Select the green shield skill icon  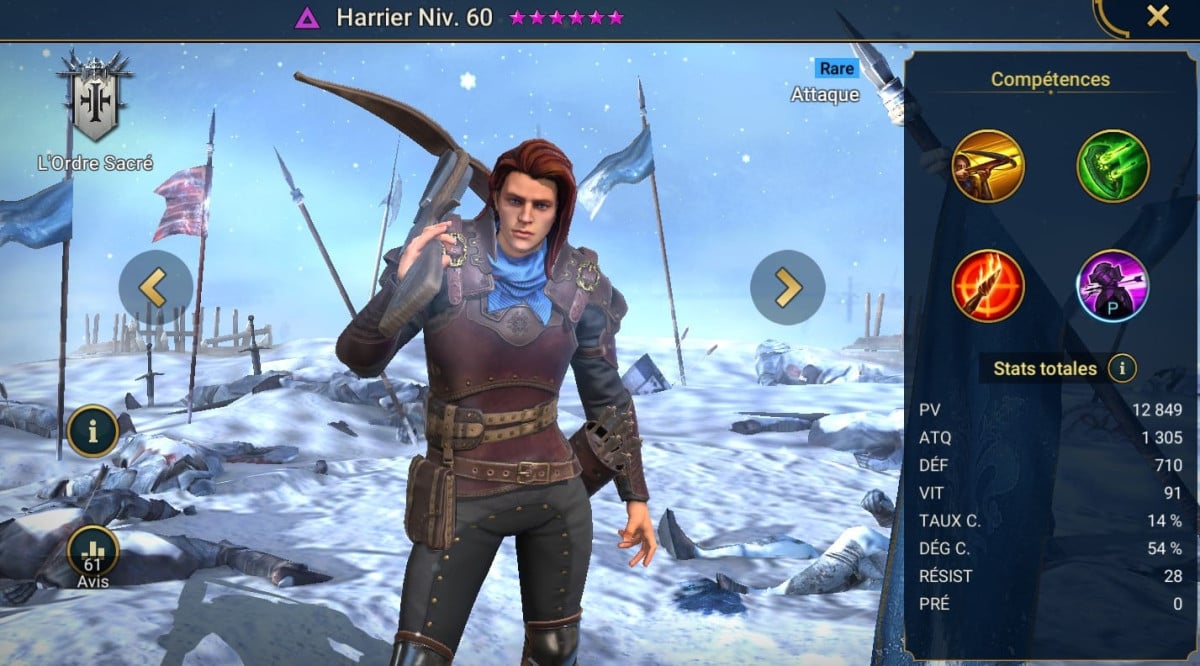tap(1112, 166)
